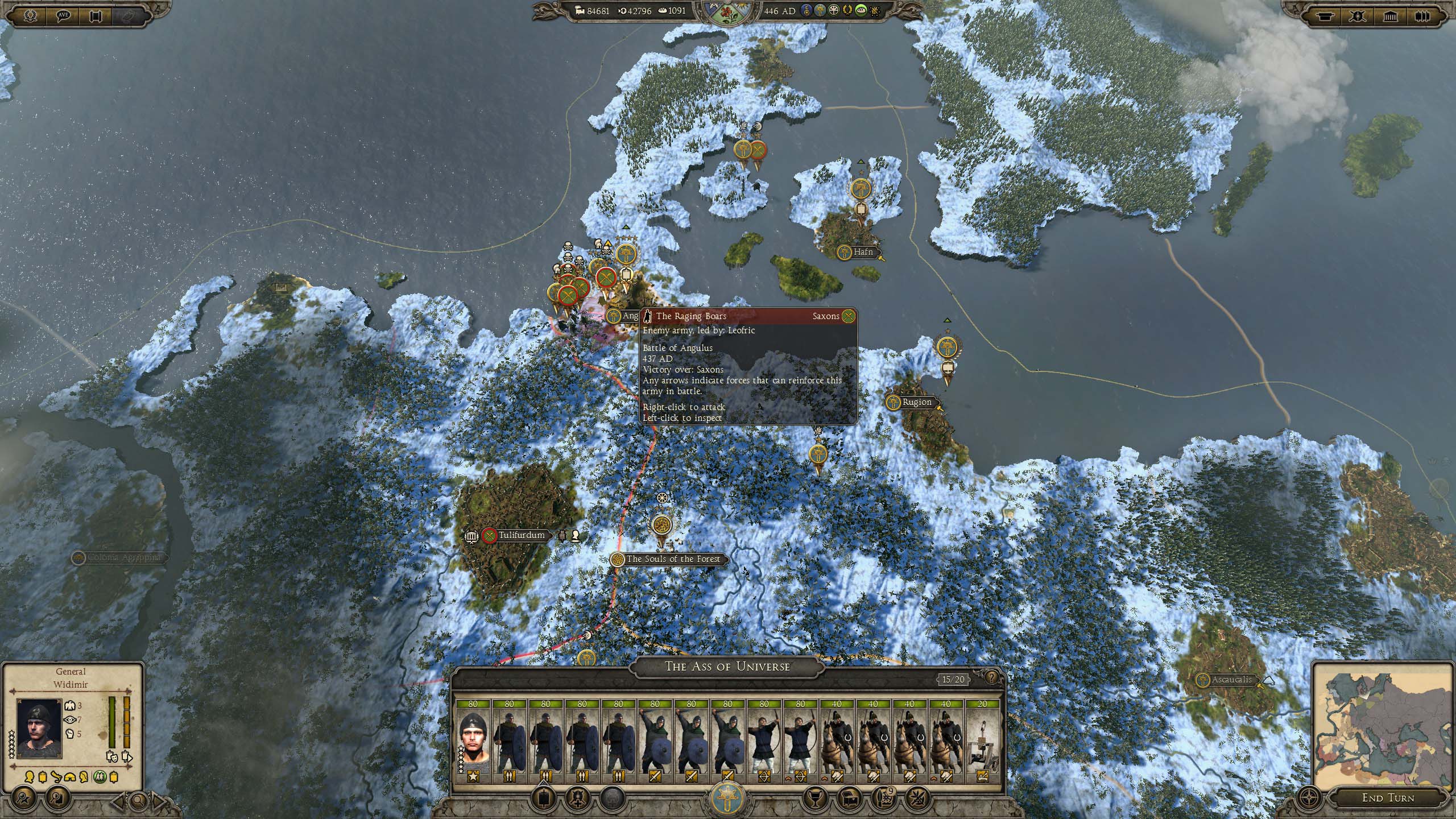This screenshot has width=1456, height=819.
Task: Select the Tulifurdum settlement label
Action: point(521,535)
